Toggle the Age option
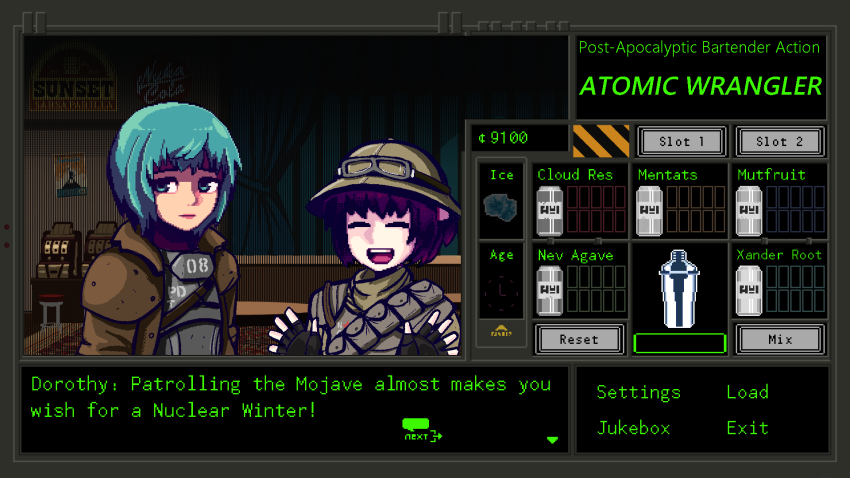This screenshot has width=850, height=478. (x=501, y=293)
